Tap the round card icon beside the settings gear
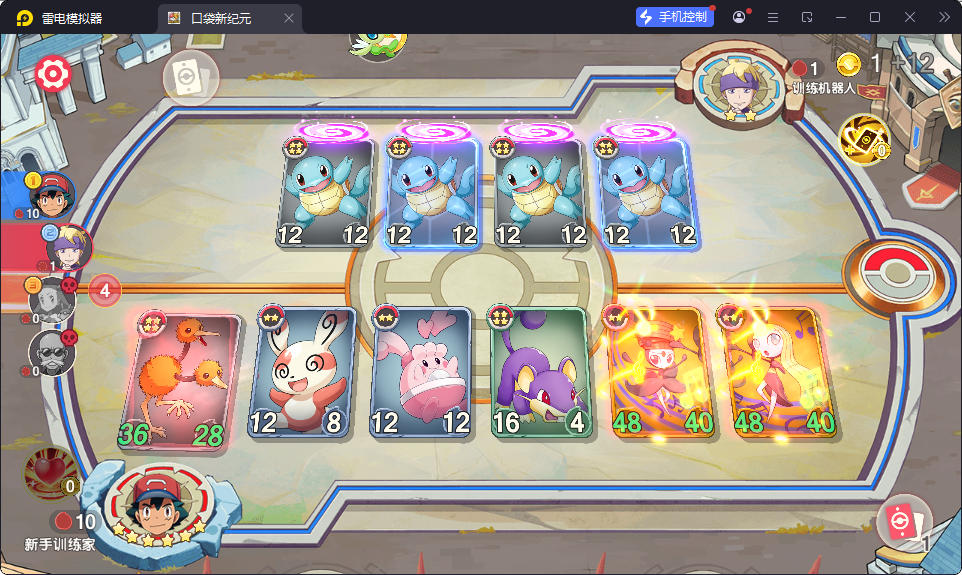 click(190, 78)
